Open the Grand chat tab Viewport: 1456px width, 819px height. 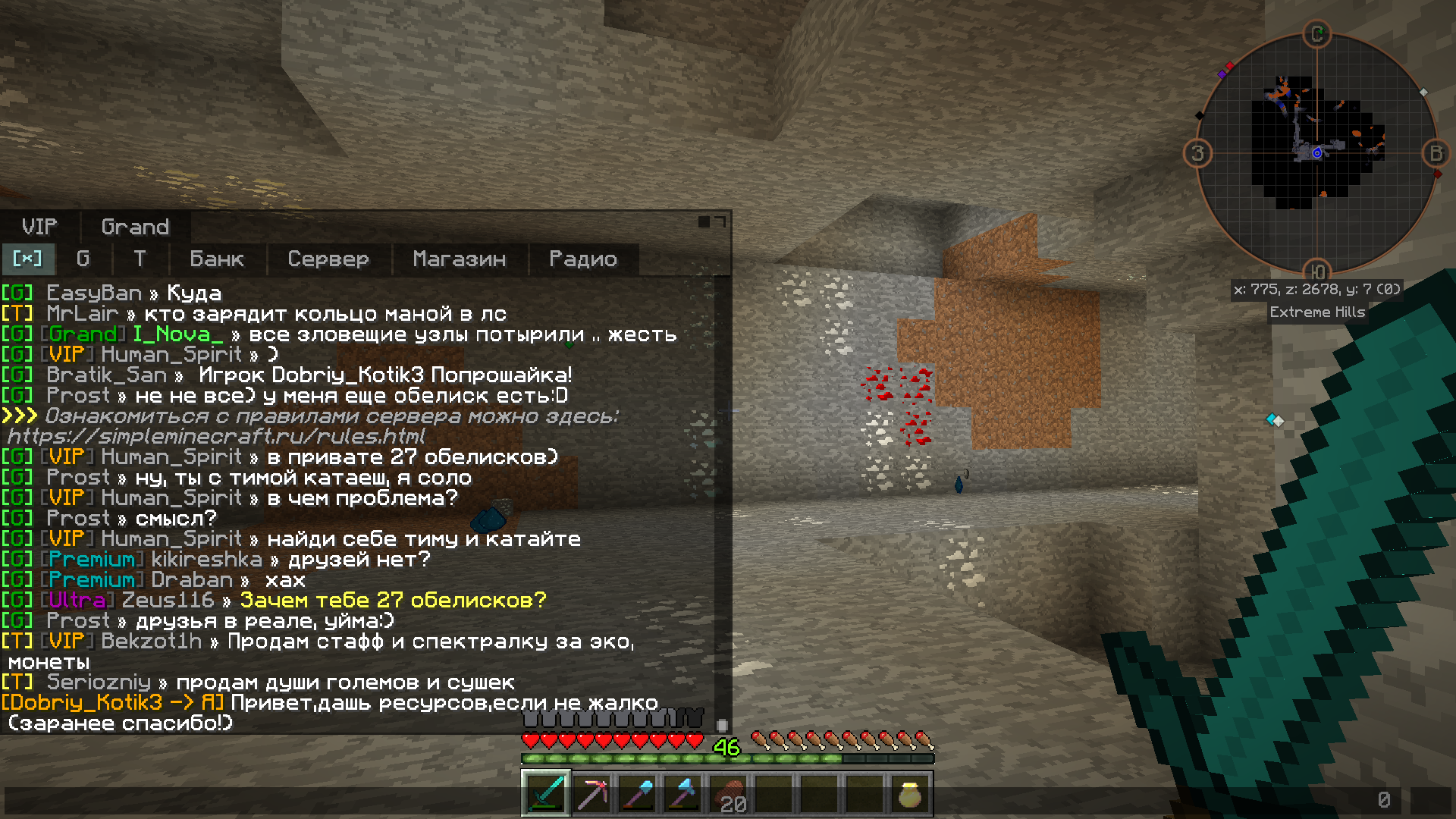135,227
